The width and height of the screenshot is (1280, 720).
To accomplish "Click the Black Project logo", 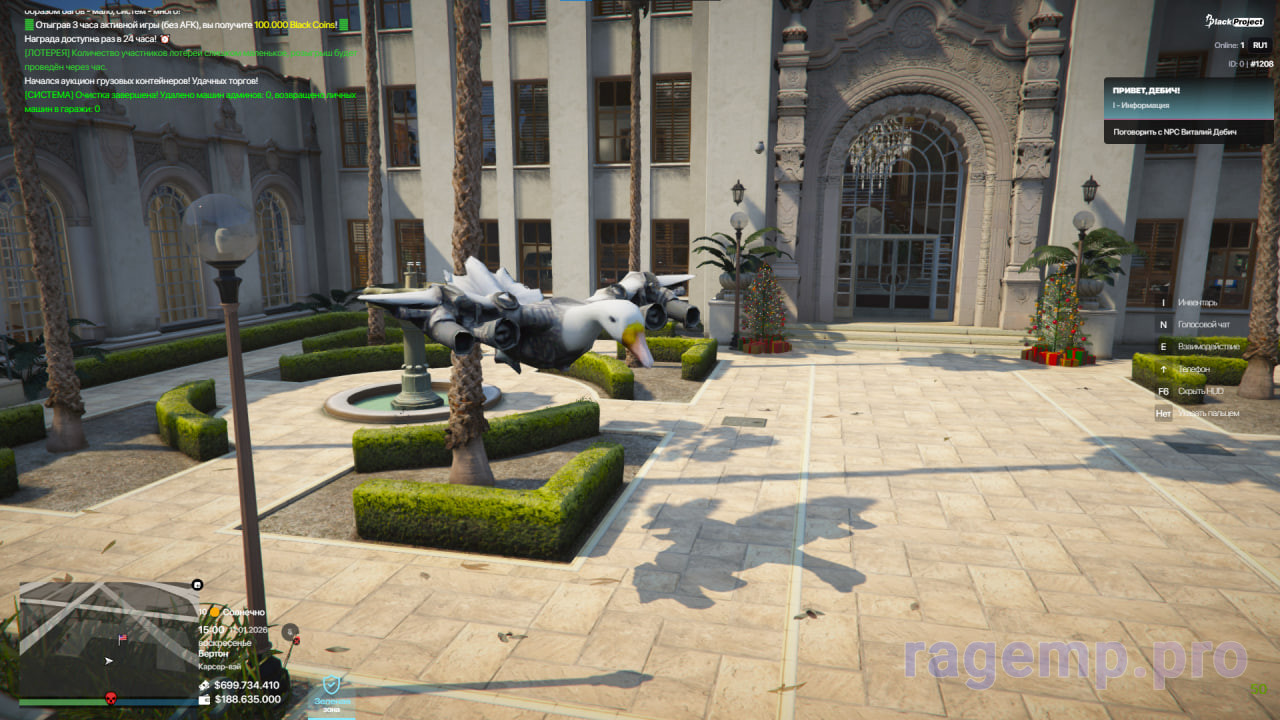I will (x=1234, y=21).
